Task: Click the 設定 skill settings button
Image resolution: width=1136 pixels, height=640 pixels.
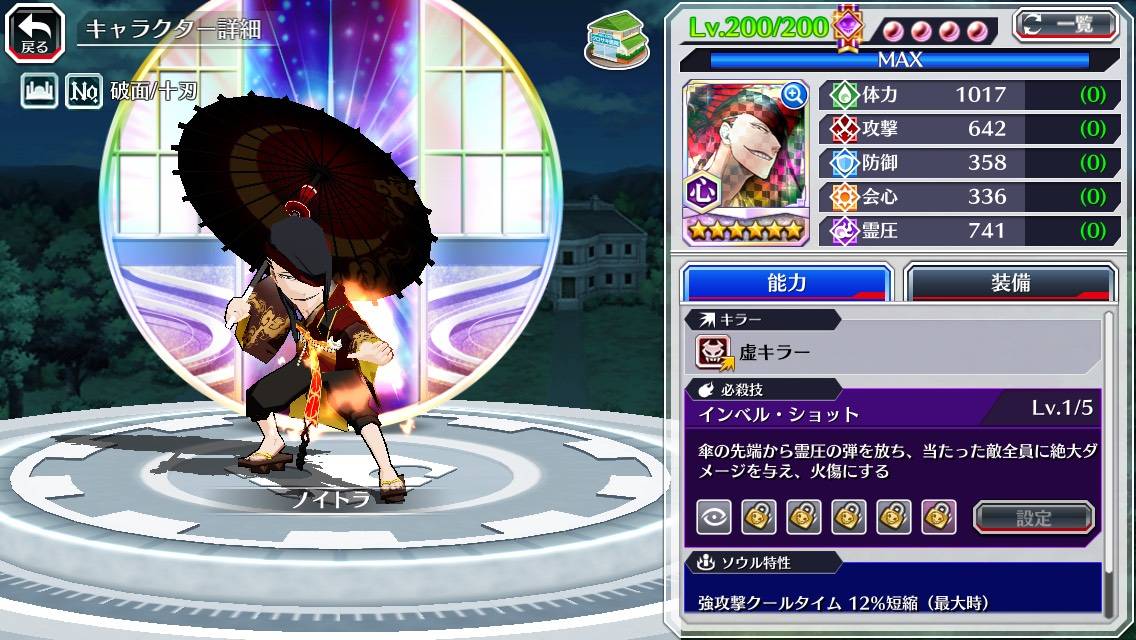Action: (x=1034, y=518)
